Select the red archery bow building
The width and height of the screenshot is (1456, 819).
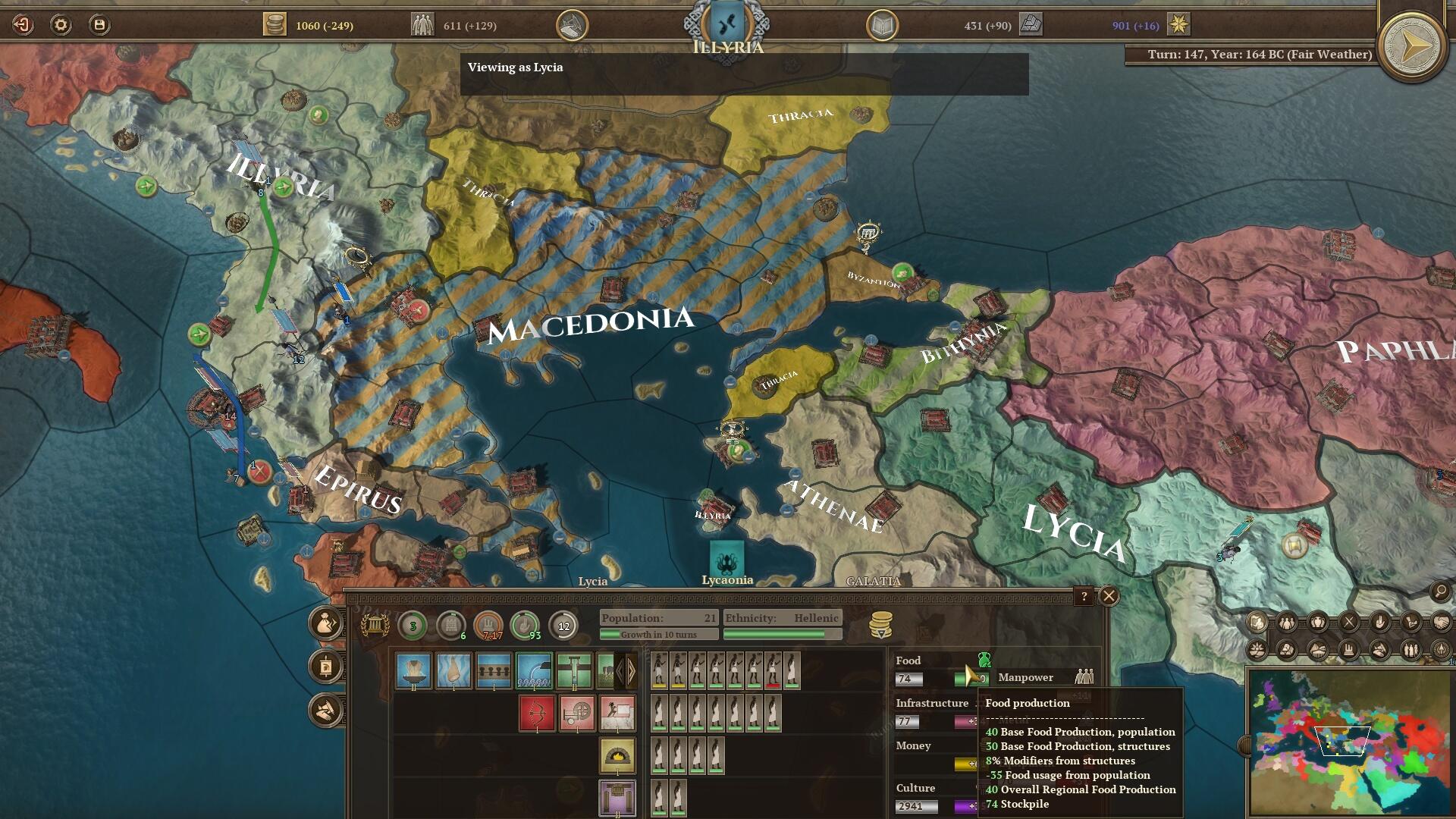point(537,713)
